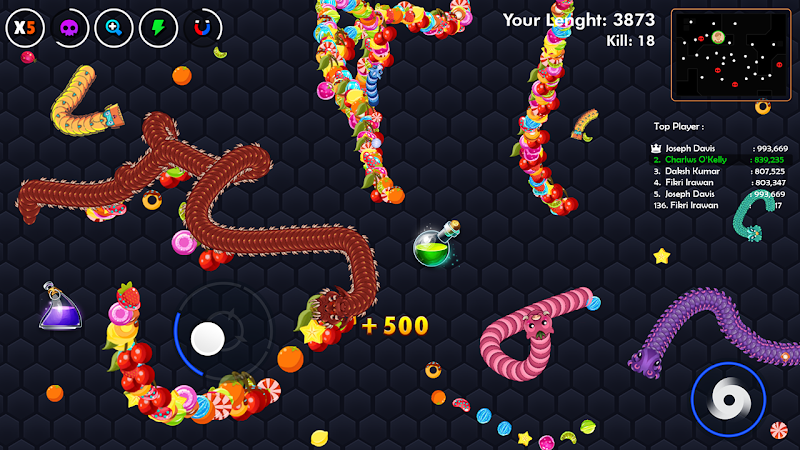
Task: Select Daksh Kumar's leaderboard row
Action: point(720,171)
